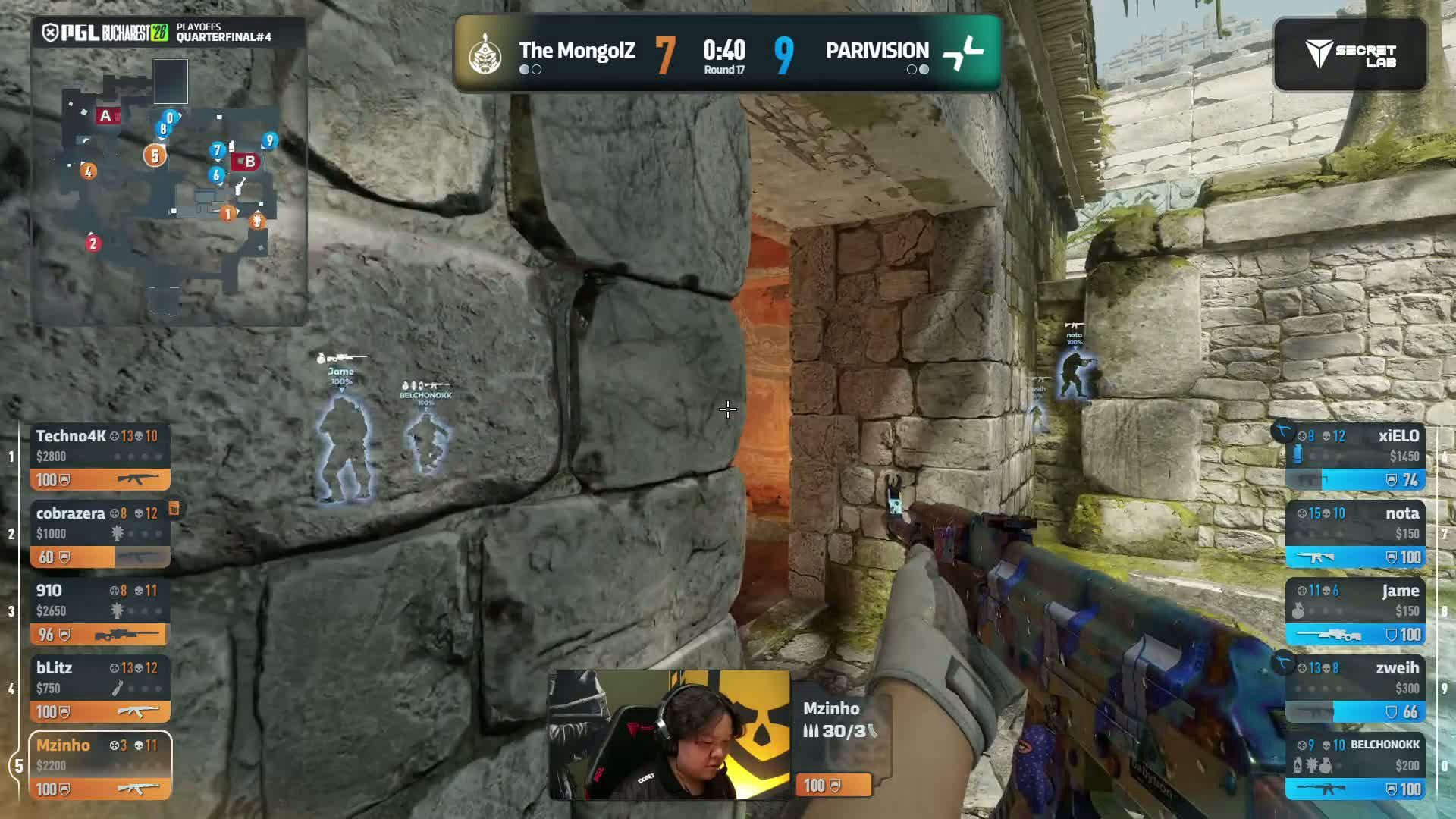
Task: Choose Jame's player card
Action: pyautogui.click(x=1355, y=612)
